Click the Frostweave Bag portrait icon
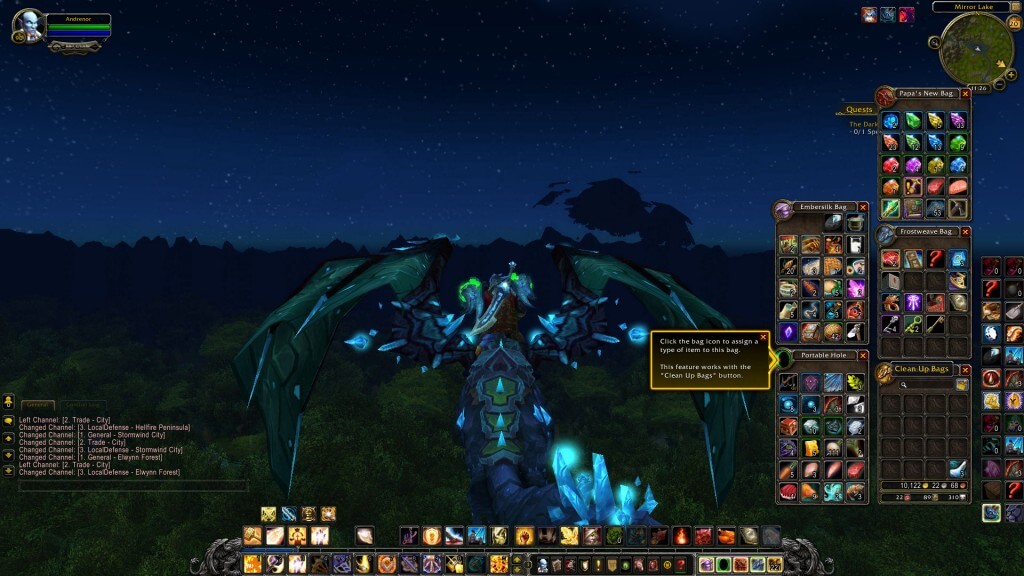 pyautogui.click(x=886, y=234)
